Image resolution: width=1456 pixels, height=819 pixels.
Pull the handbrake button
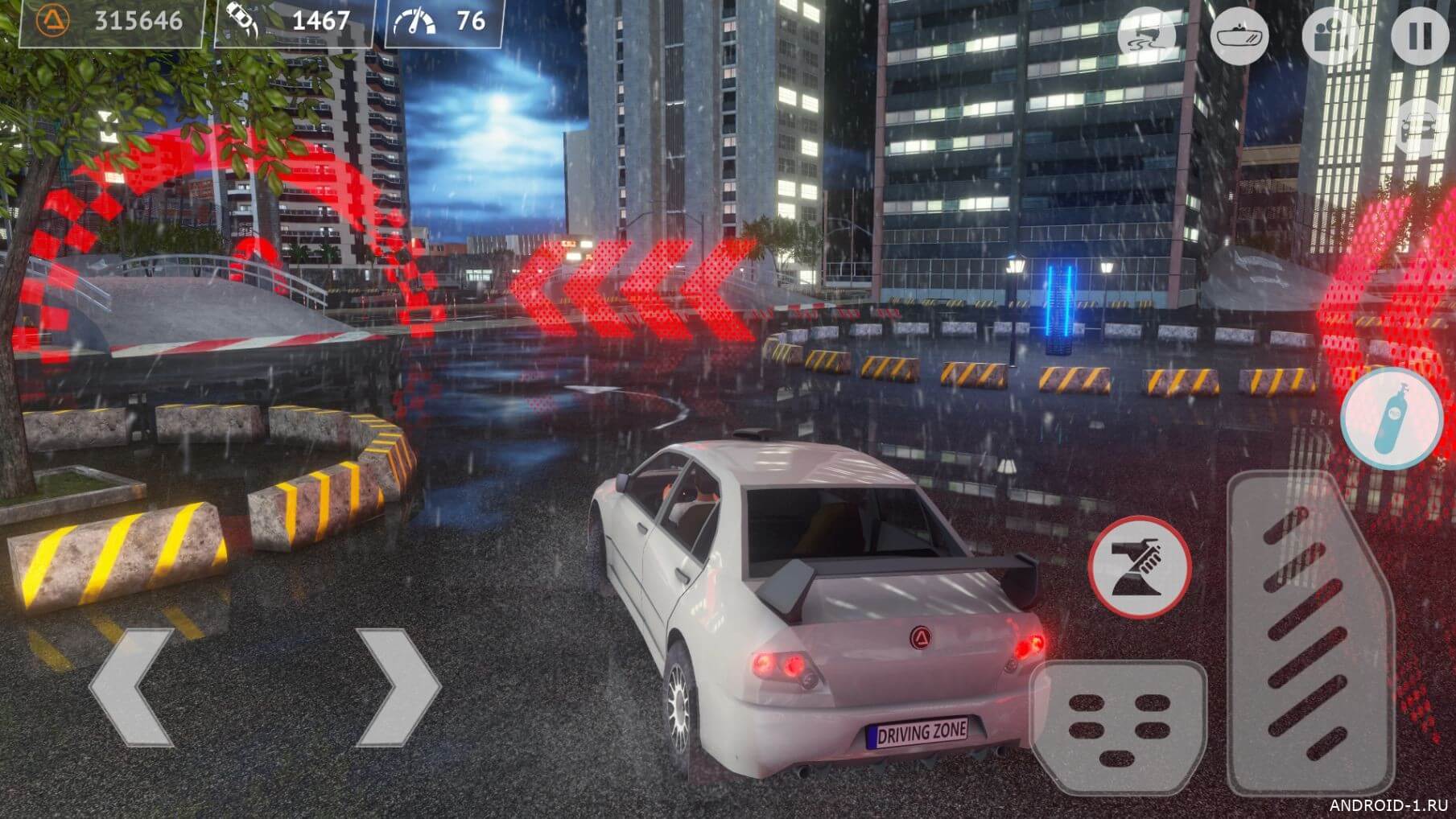pyautogui.click(x=1139, y=567)
